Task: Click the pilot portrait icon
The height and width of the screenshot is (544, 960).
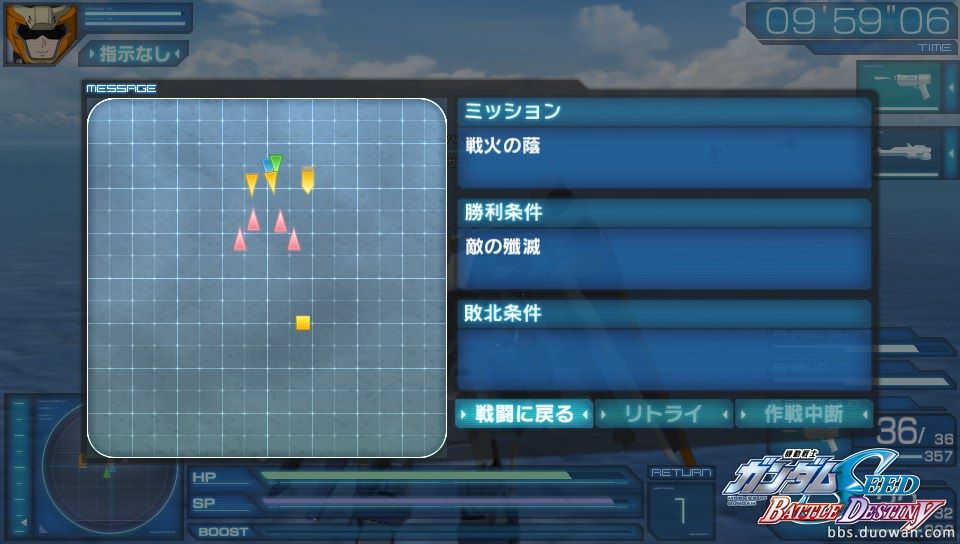Action: [27, 34]
